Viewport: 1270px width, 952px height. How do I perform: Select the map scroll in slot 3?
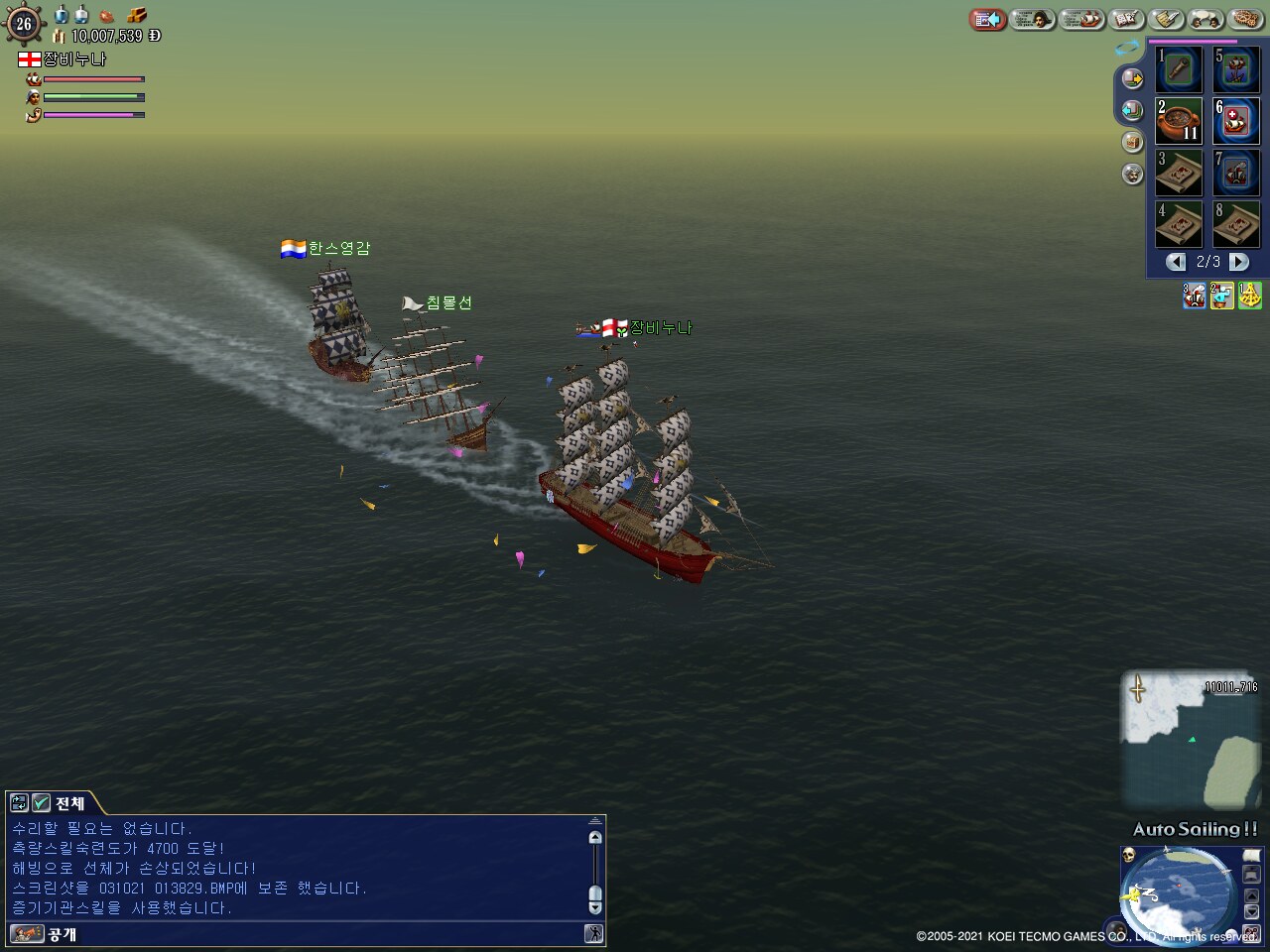(x=1180, y=173)
